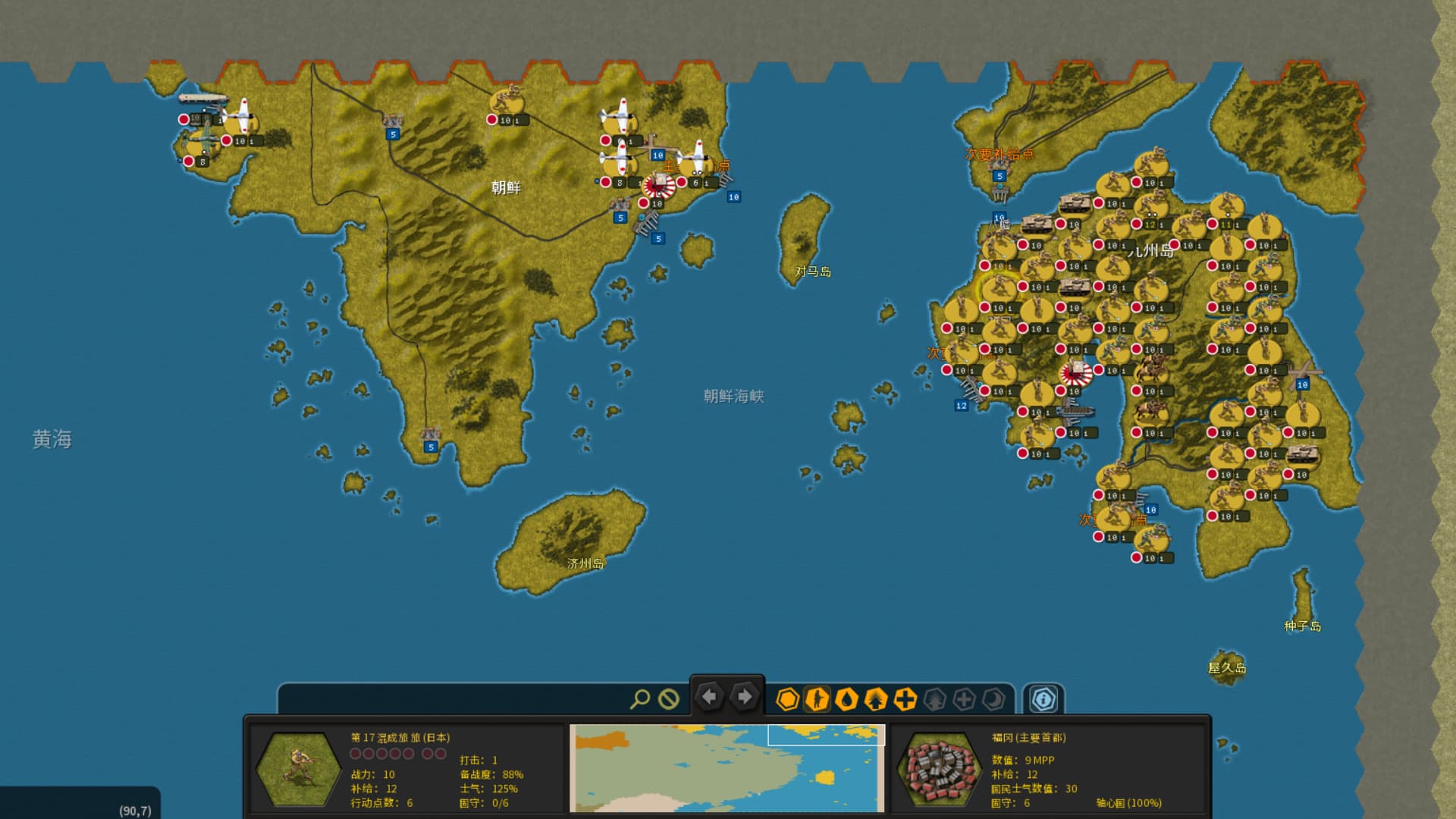
Task: Open the blue information panel button
Action: tap(1043, 699)
